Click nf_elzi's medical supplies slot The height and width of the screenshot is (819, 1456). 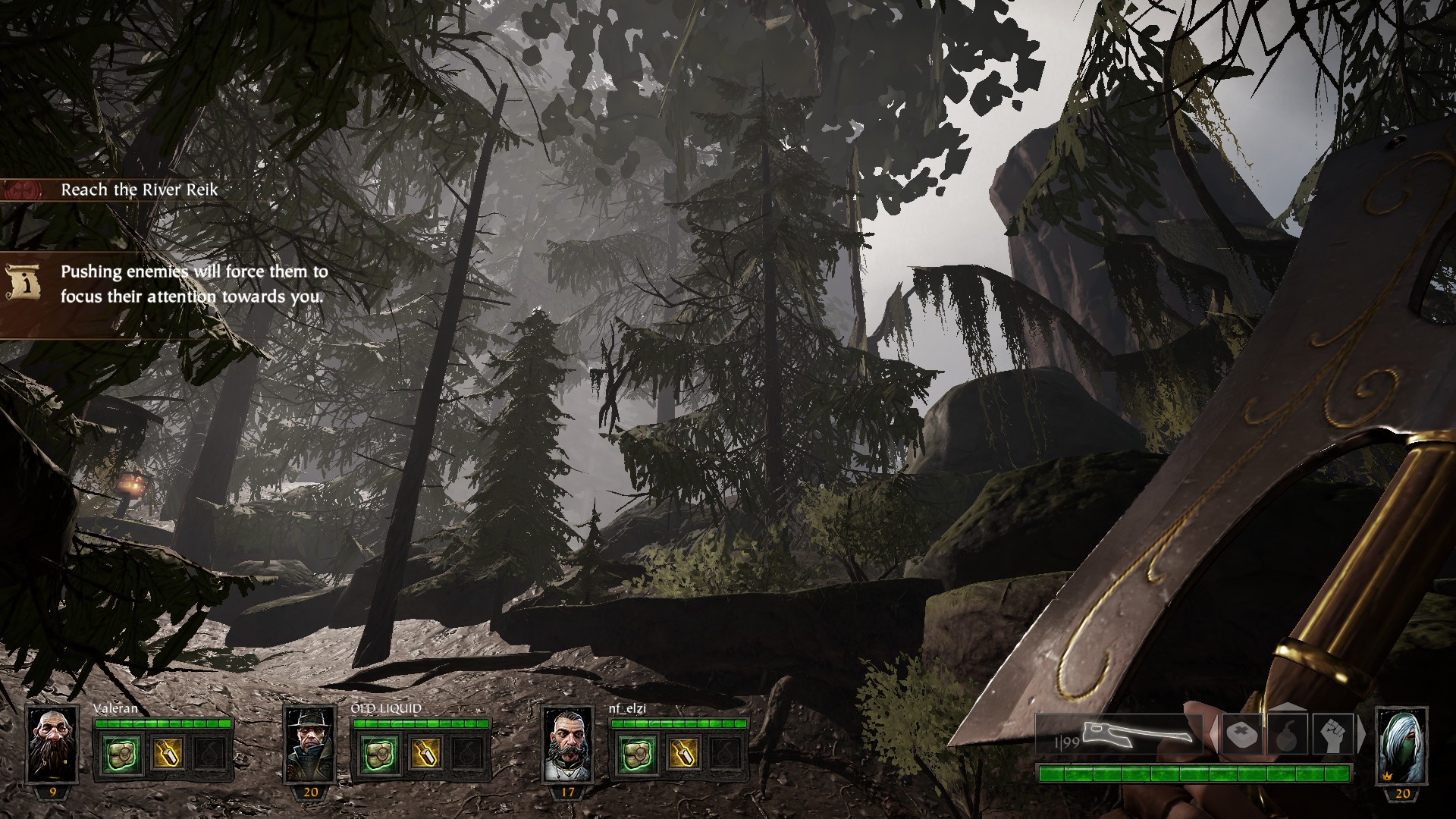(635, 753)
